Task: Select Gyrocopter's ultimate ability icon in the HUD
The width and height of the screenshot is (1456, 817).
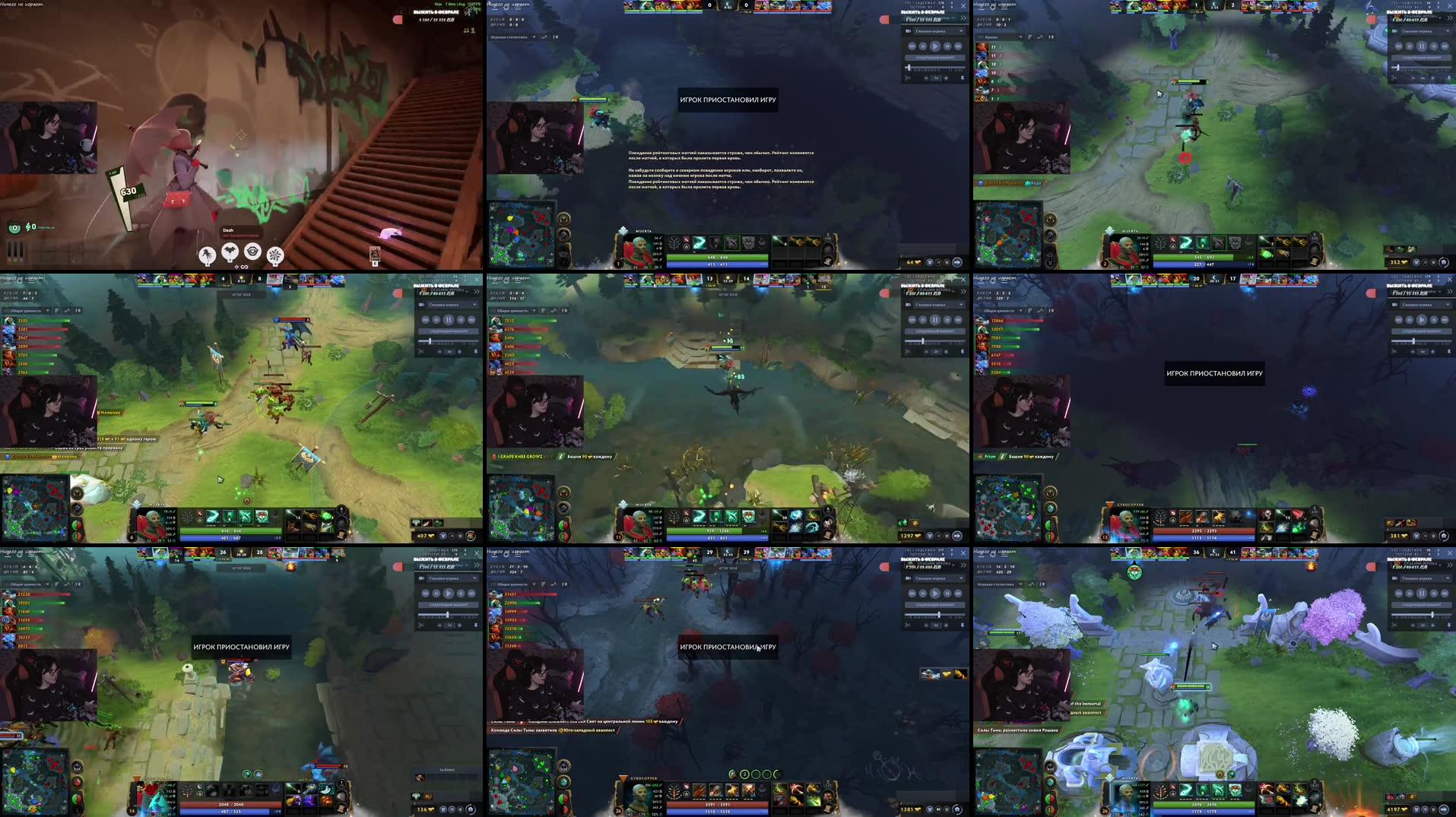Action: point(748,792)
